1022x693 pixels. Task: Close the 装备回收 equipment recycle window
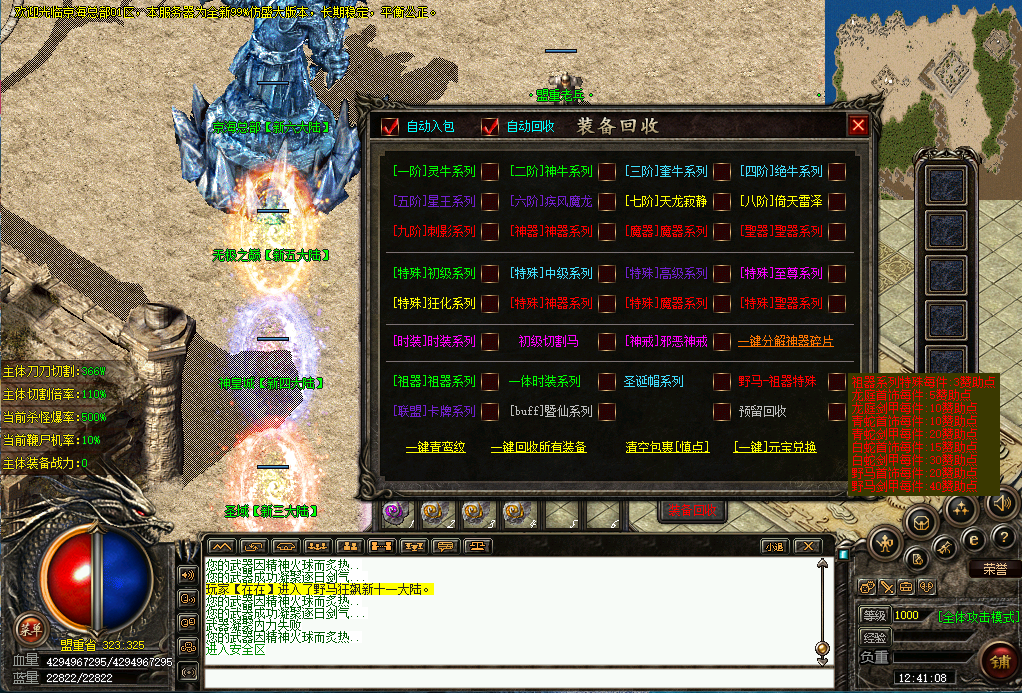(x=858, y=125)
